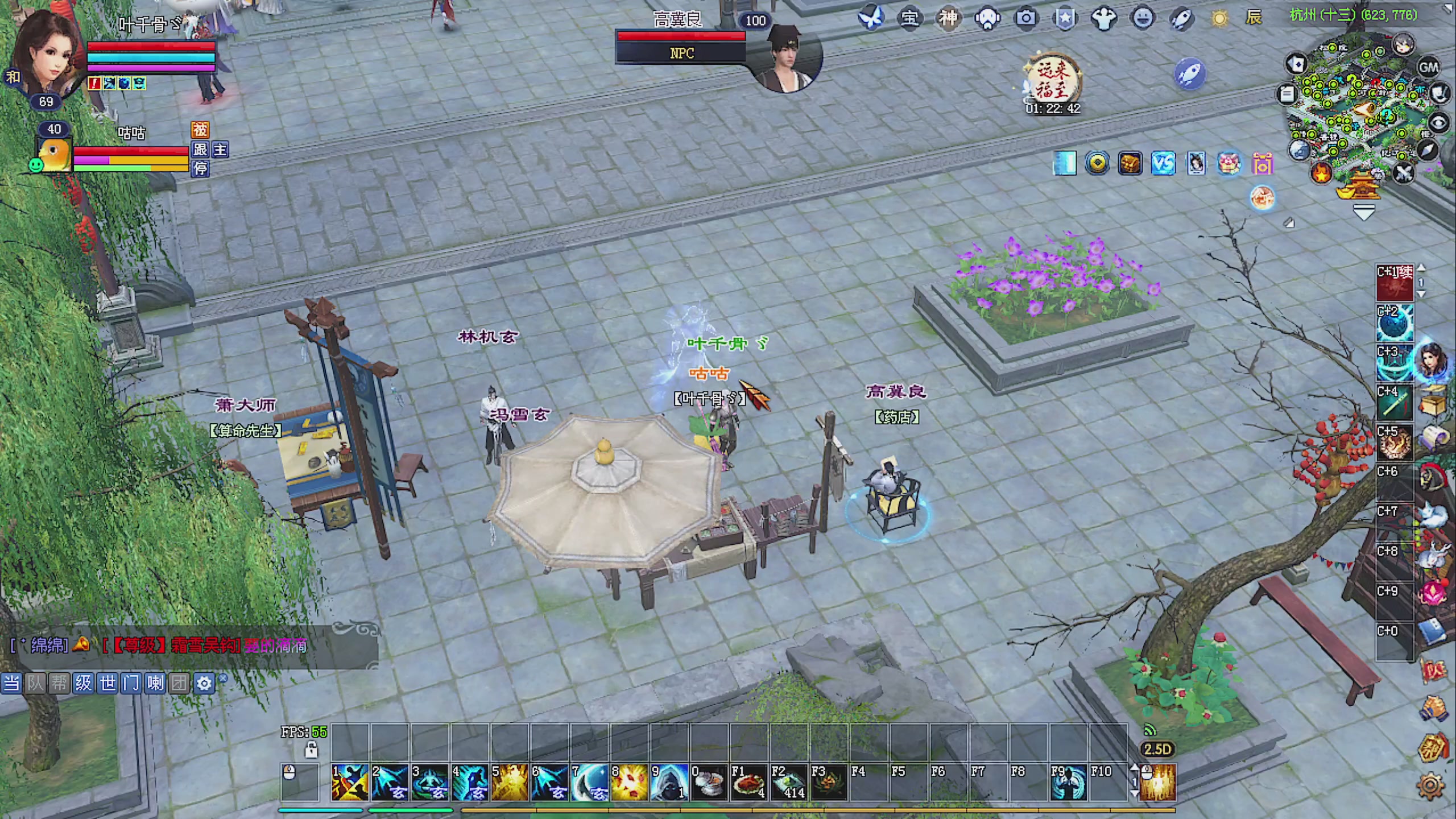Switch chat to the 世 world channel
Image resolution: width=1456 pixels, height=819 pixels.
(x=107, y=682)
